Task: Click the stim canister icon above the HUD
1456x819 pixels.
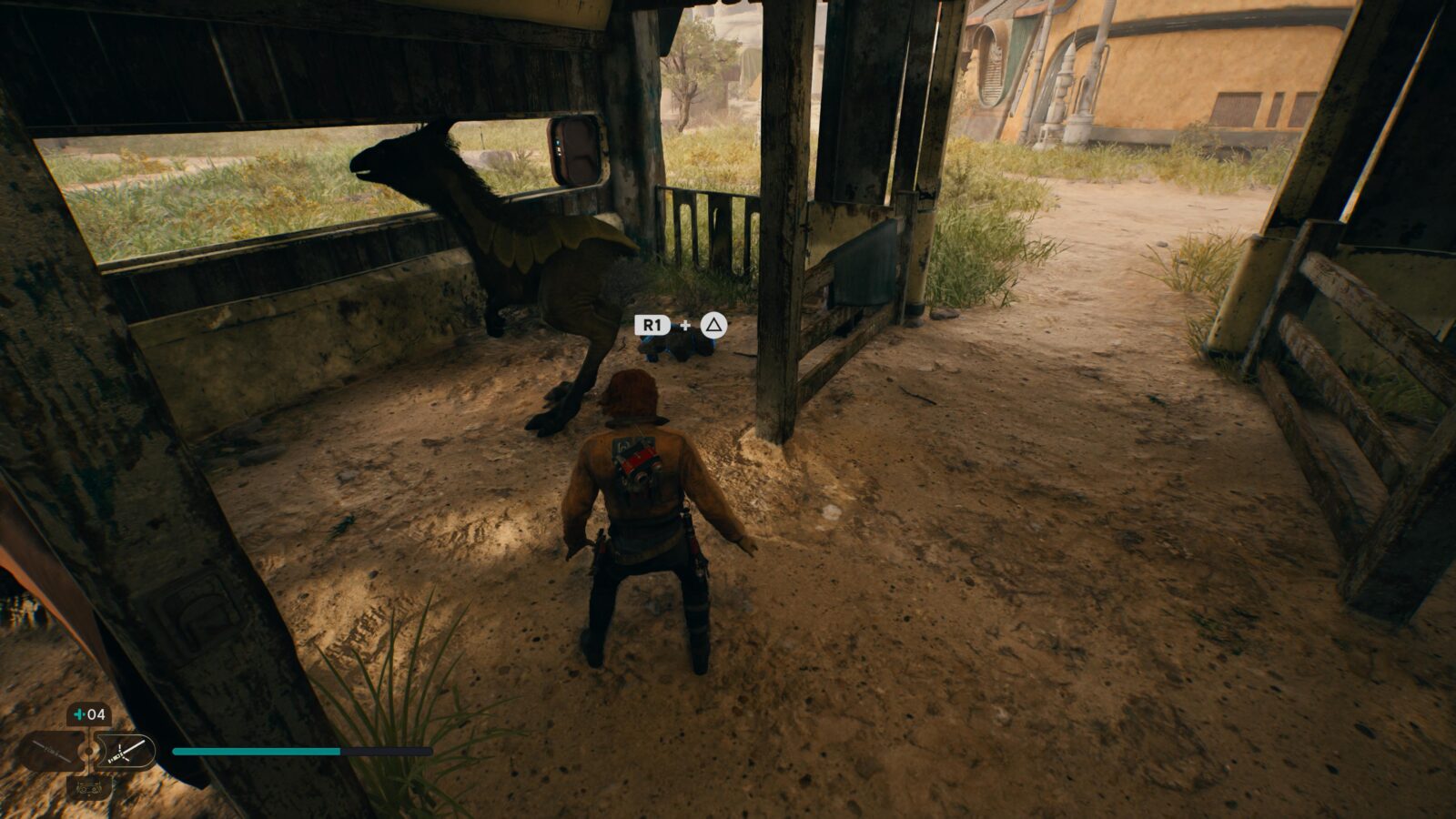Action: click(80, 714)
